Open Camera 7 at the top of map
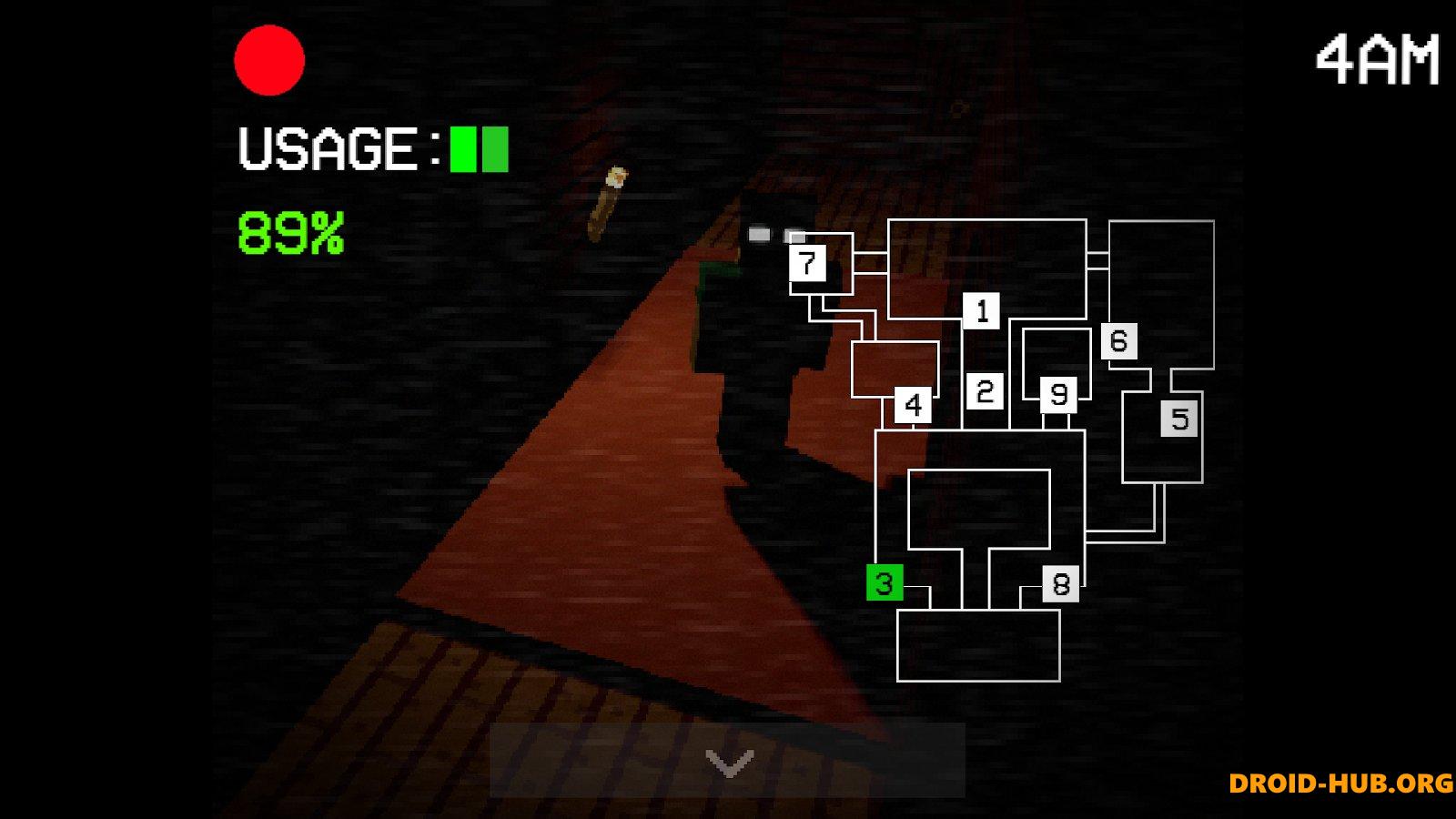 [x=806, y=265]
